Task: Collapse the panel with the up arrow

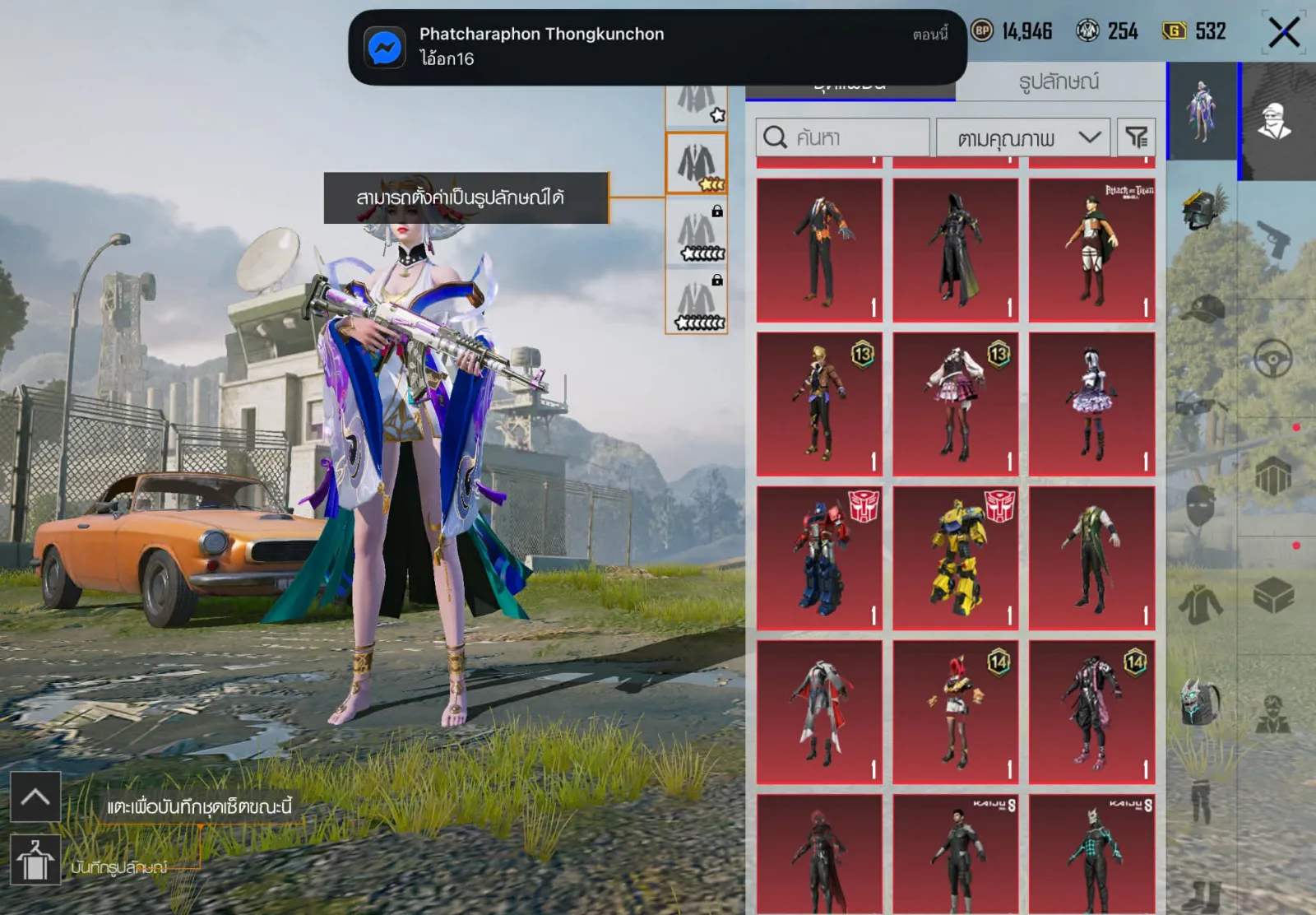Action: point(35,797)
